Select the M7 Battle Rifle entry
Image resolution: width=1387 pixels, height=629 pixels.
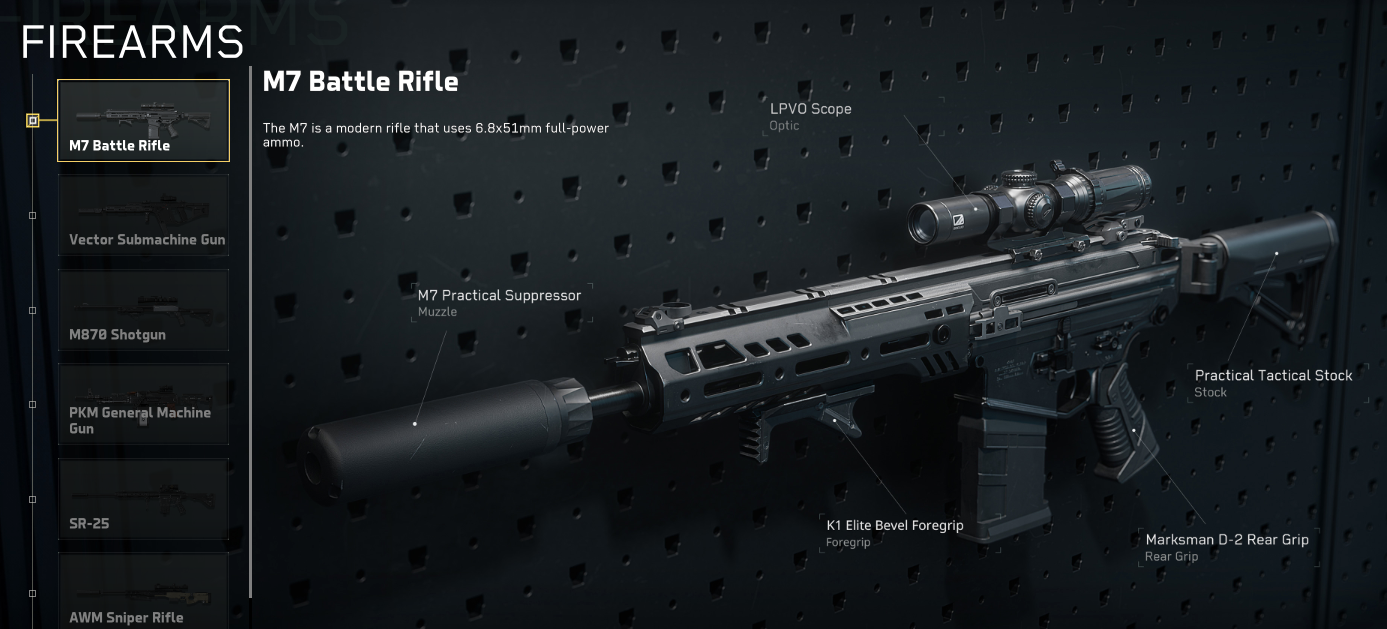(x=143, y=120)
